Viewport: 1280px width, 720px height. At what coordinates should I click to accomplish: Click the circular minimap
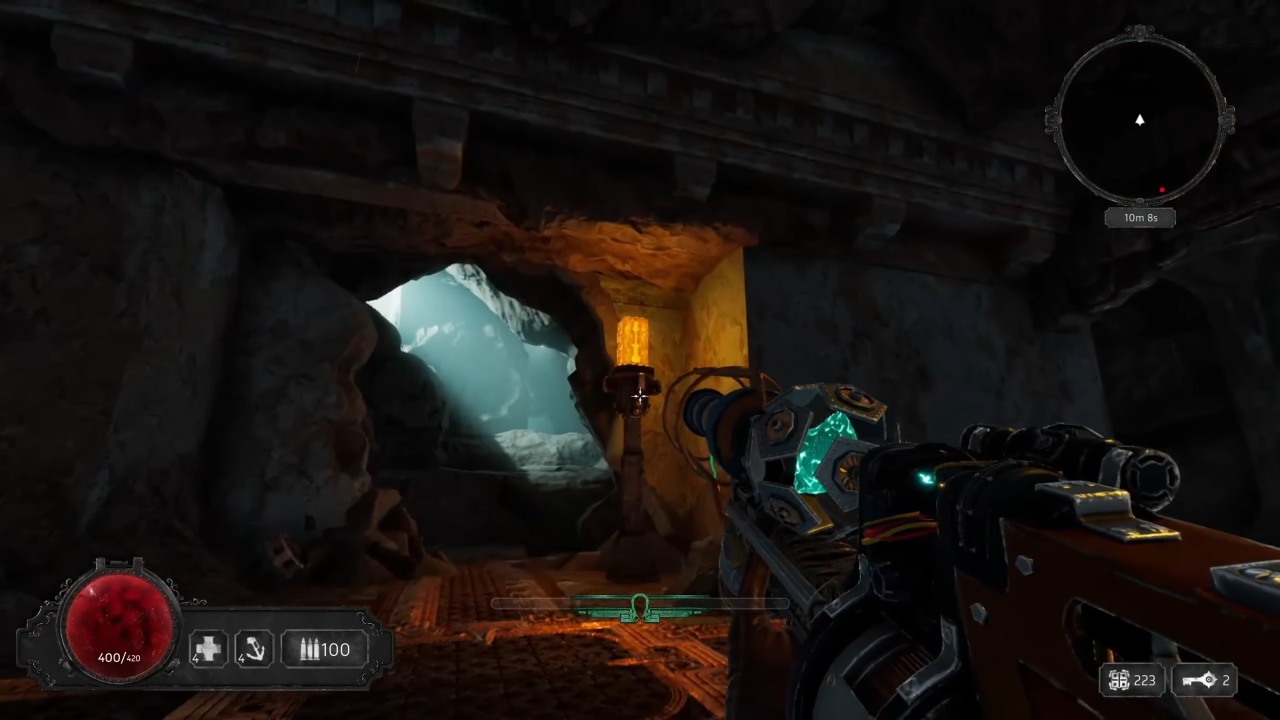pos(1139,118)
